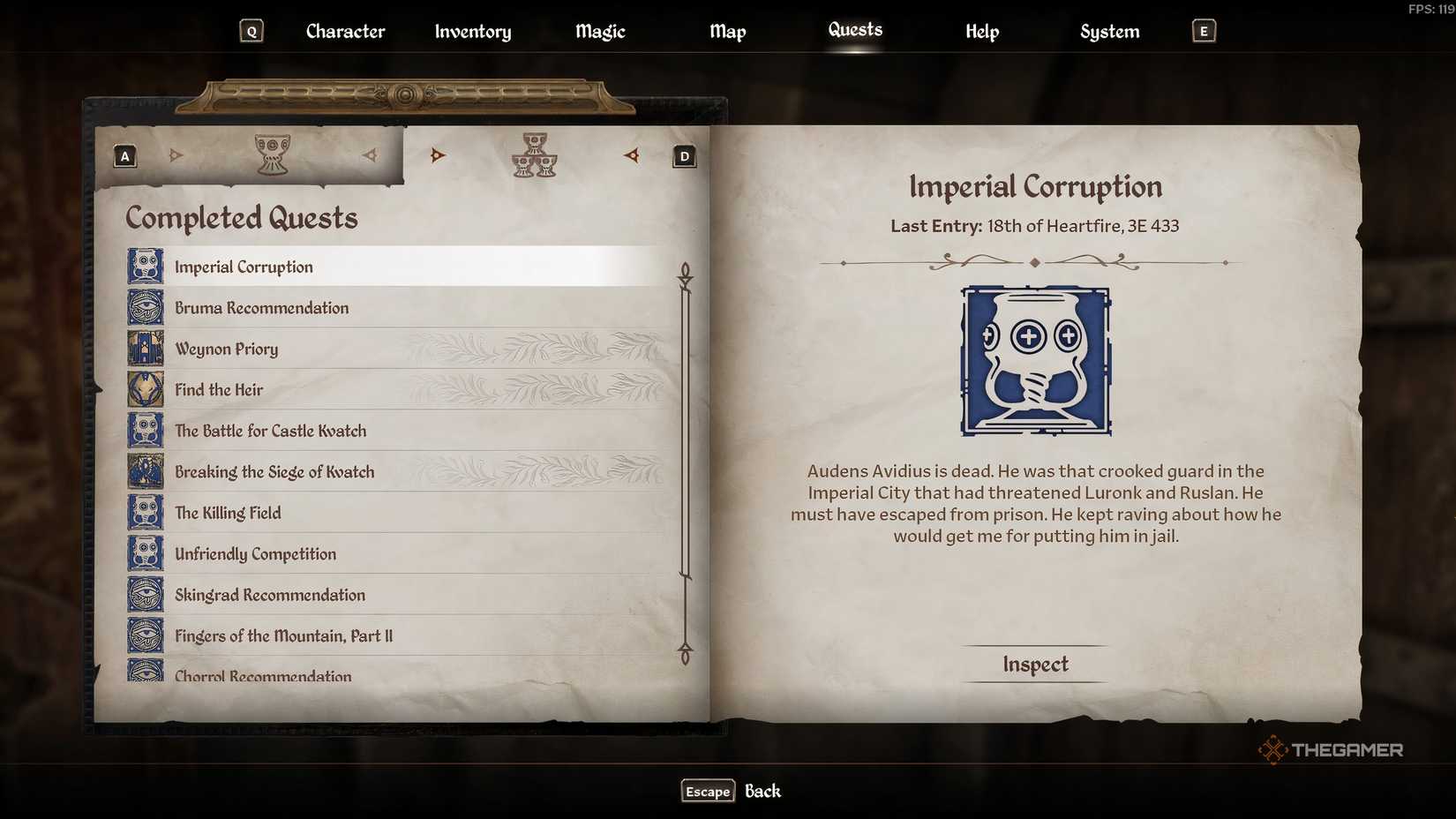Click the Weynon Priory doorway quest icon
Viewport: 1456px width, 819px height.
144,348
